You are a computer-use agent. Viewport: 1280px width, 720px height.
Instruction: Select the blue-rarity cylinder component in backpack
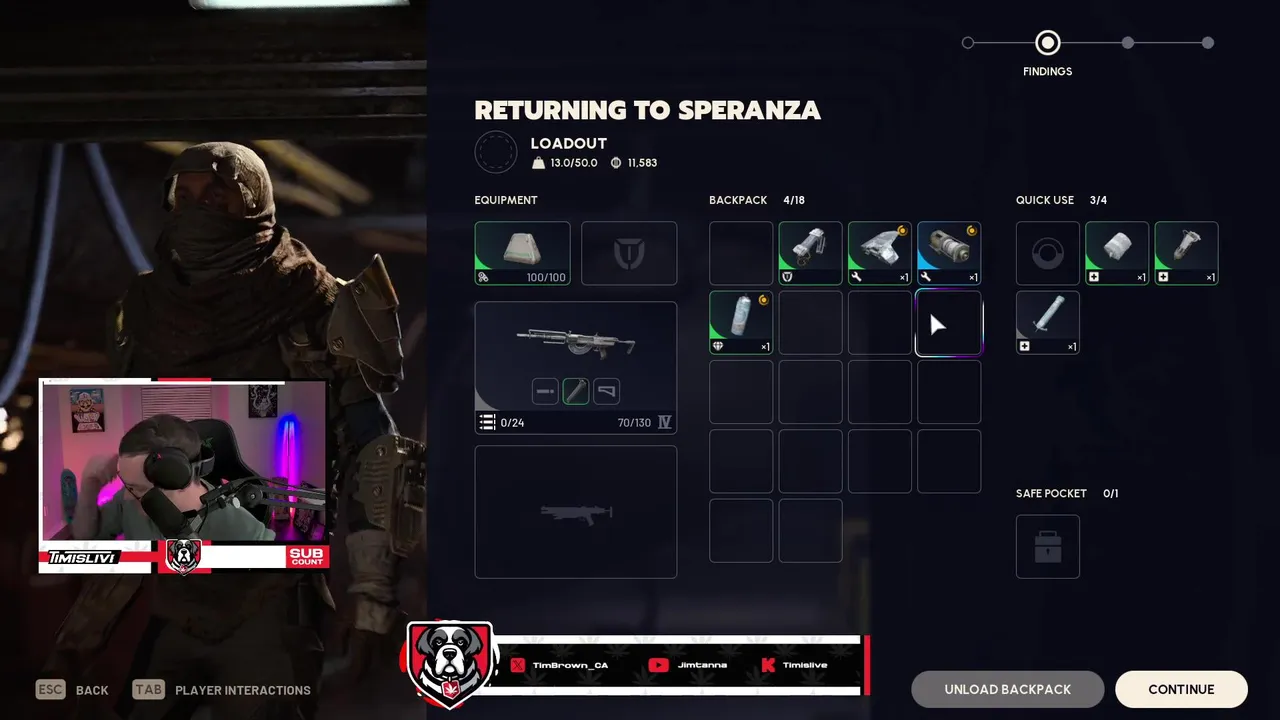pyautogui.click(x=949, y=253)
